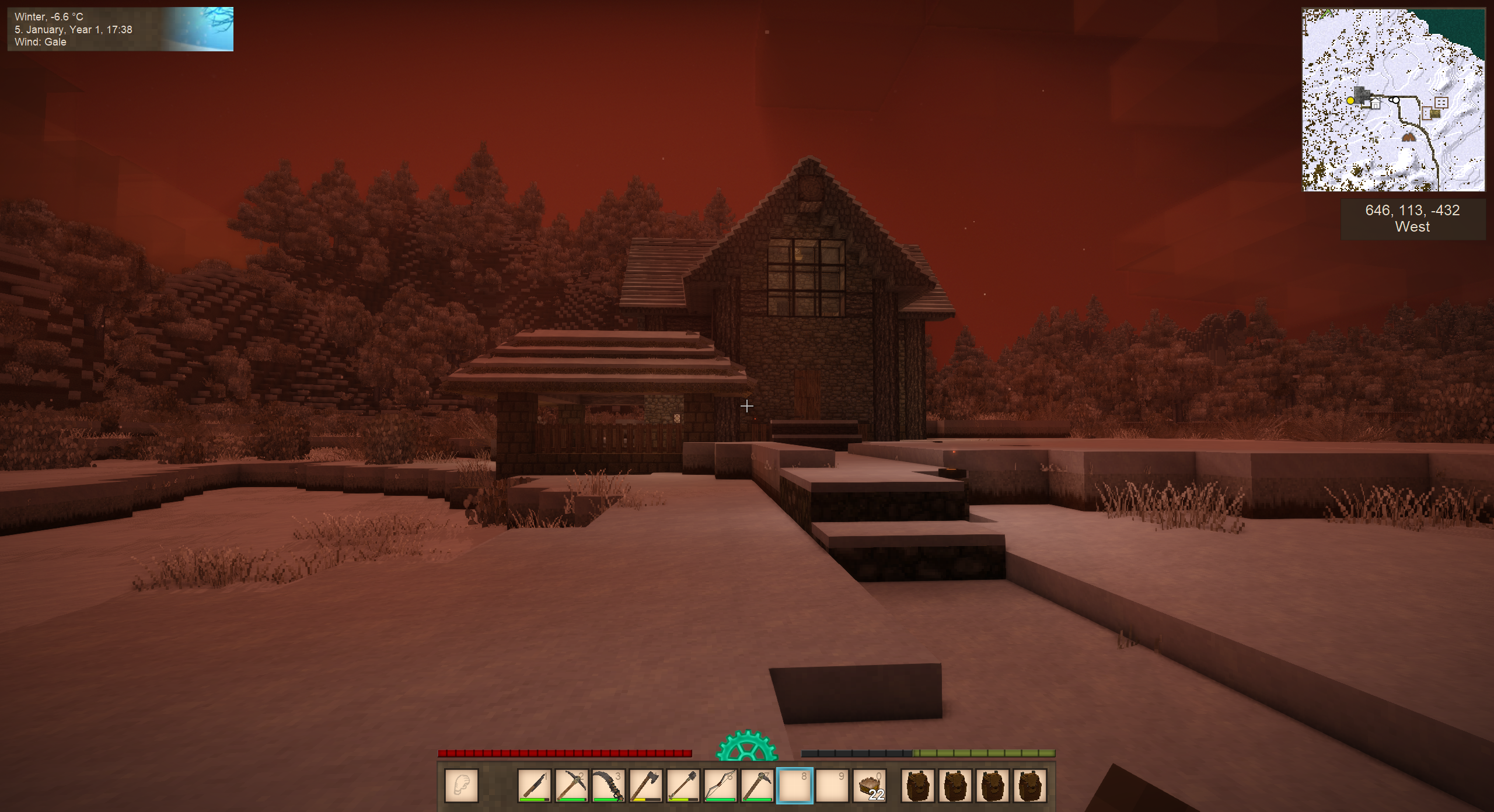This screenshot has width=1494, height=812.
Task: Choose the bowl stack of 22
Action: (x=870, y=785)
